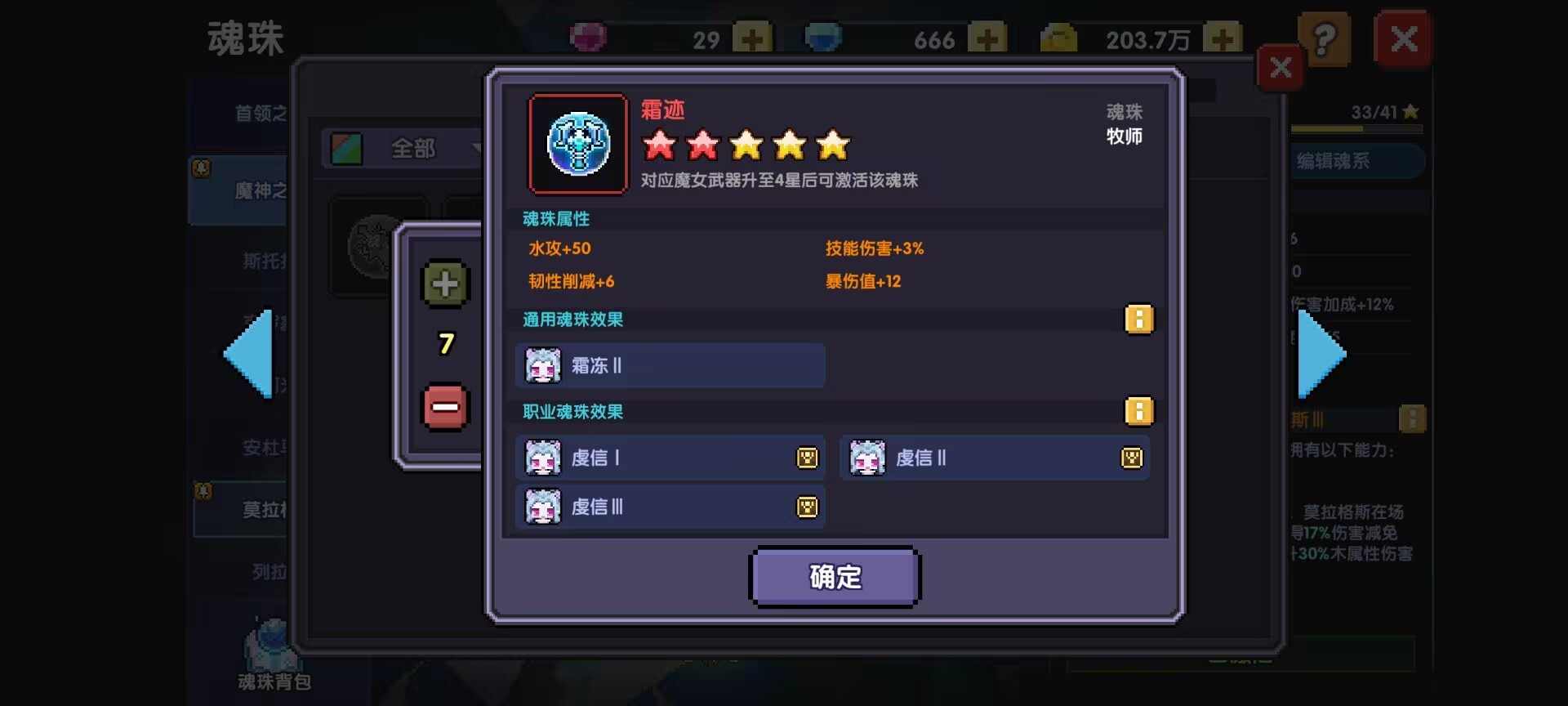Click the gold badge on 虔信Ⅰ entry
The height and width of the screenshot is (706, 1568).
806,458
